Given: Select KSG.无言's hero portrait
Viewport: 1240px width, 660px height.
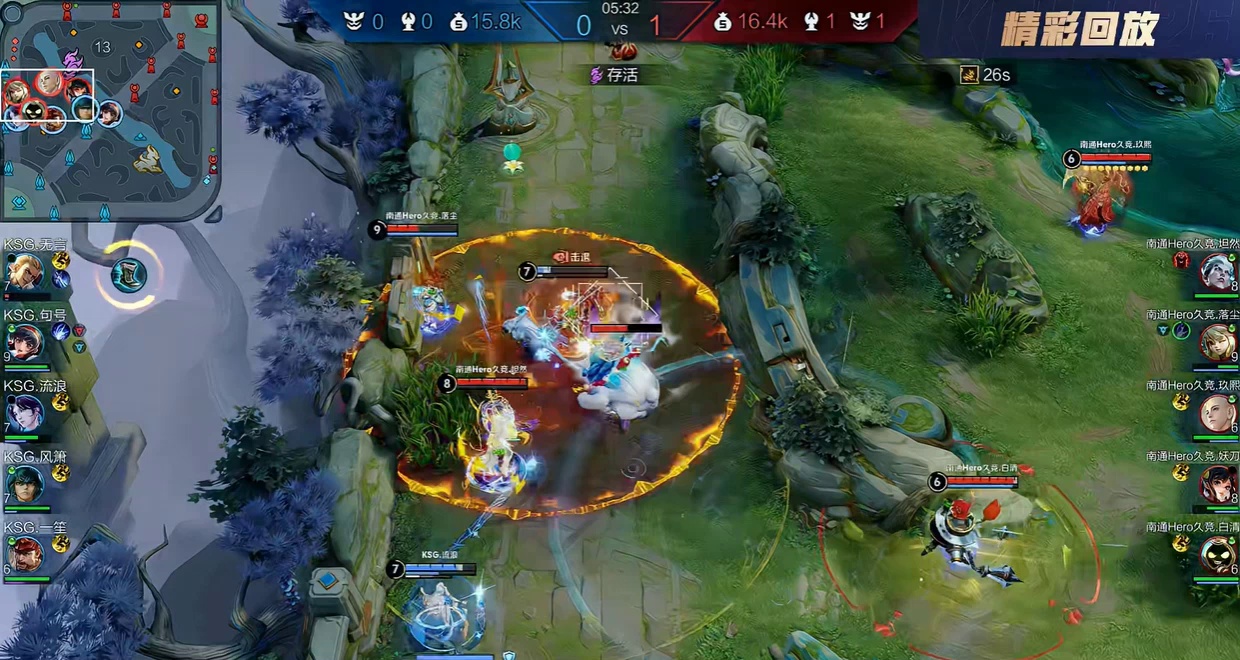Looking at the screenshot, I should tap(24, 272).
